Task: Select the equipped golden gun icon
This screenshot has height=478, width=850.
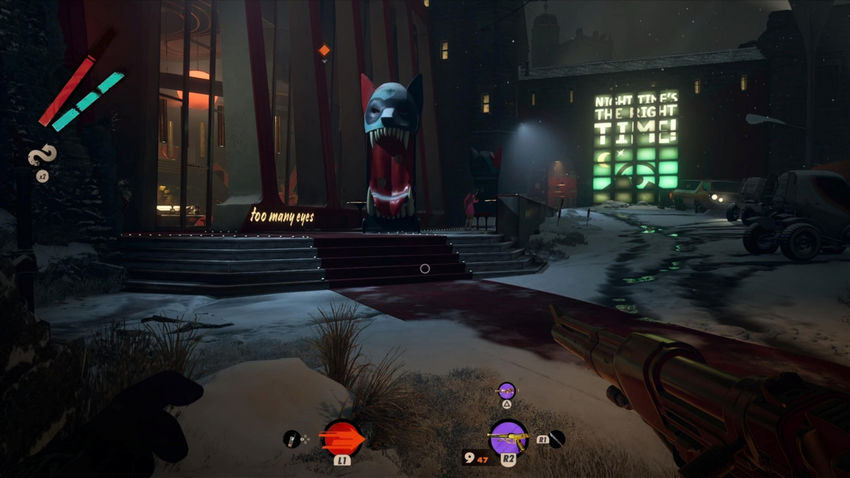Action: point(508,437)
